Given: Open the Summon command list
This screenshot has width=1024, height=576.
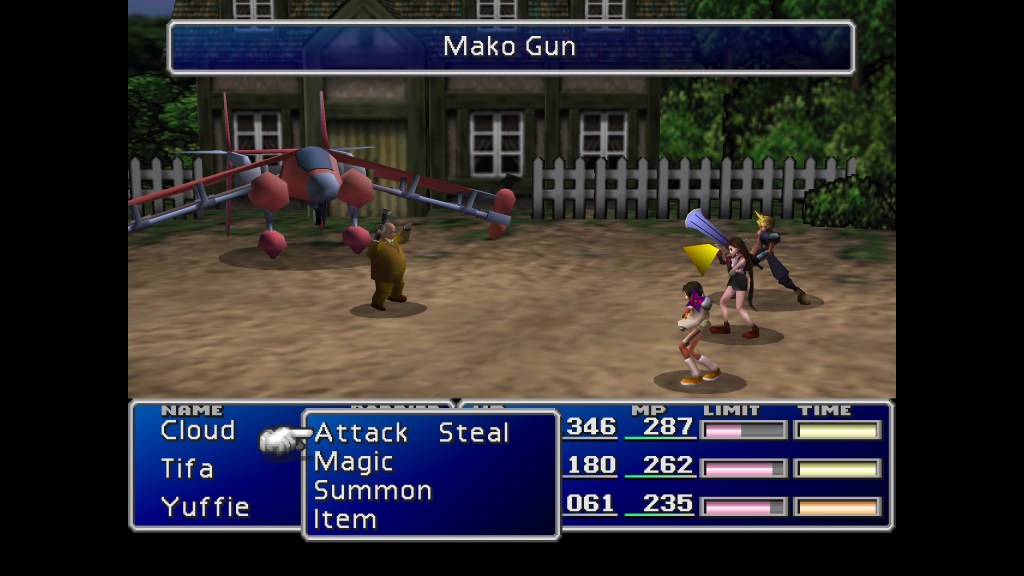Looking at the screenshot, I should (x=372, y=491).
